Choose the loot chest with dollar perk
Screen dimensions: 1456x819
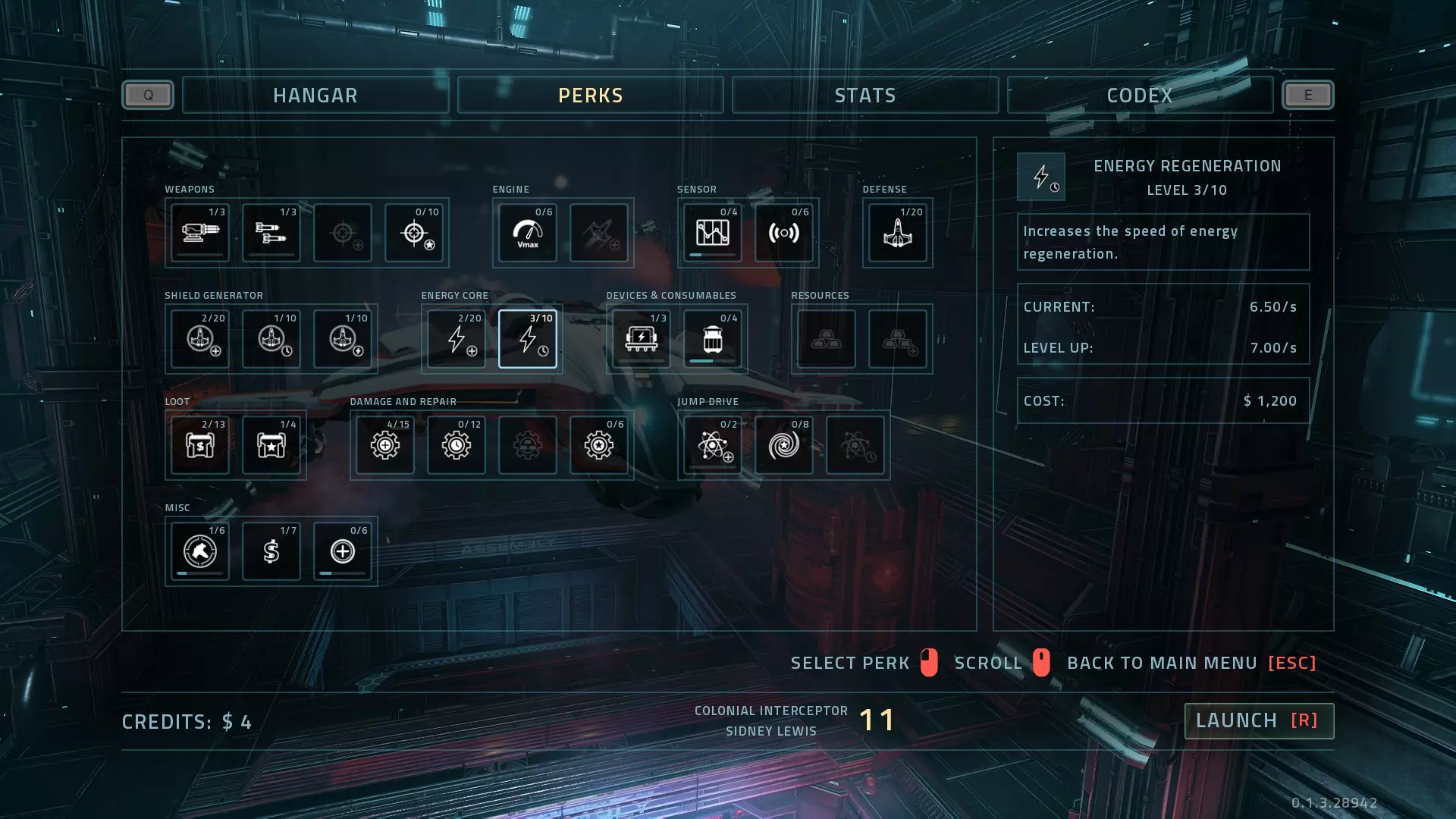[200, 445]
